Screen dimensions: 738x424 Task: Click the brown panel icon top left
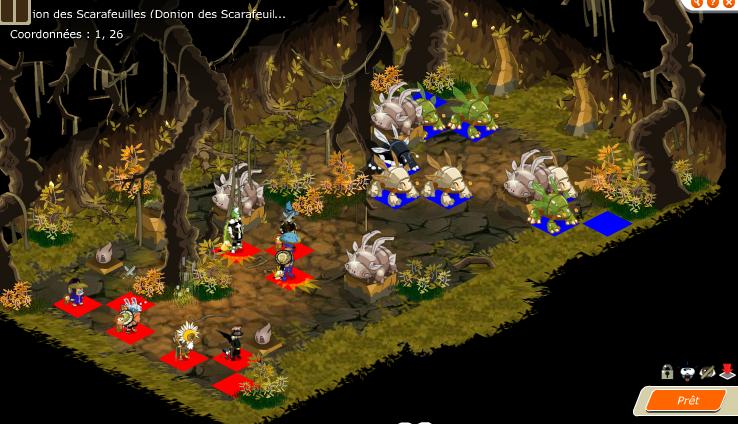click(x=14, y=10)
